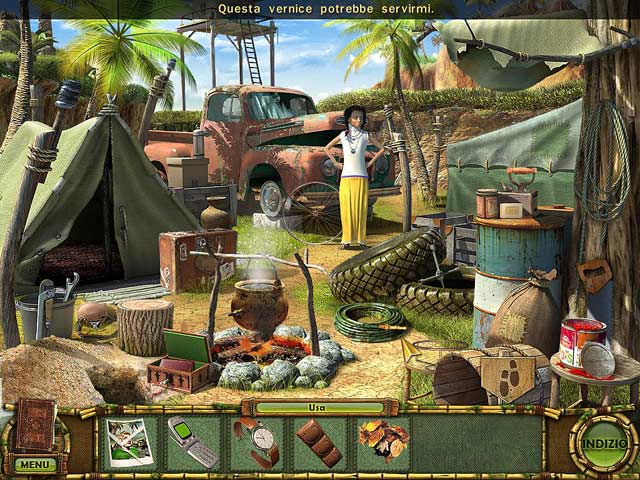The height and width of the screenshot is (480, 640).
Task: Open the MENU button
Action: (x=34, y=464)
